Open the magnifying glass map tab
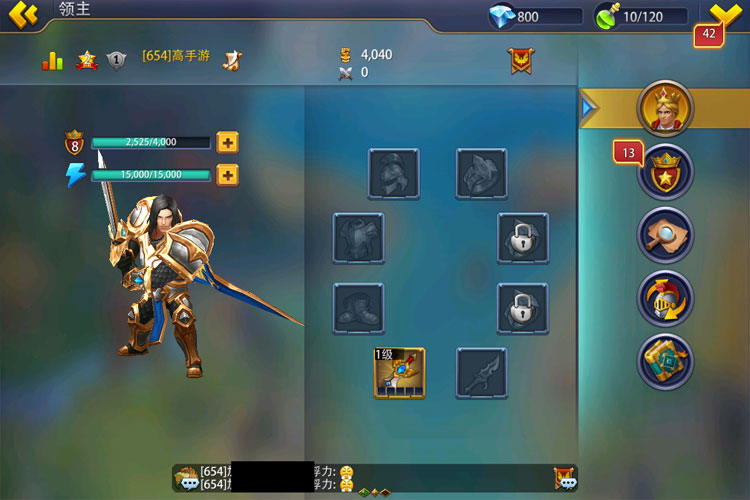750x500 pixels. (x=665, y=234)
